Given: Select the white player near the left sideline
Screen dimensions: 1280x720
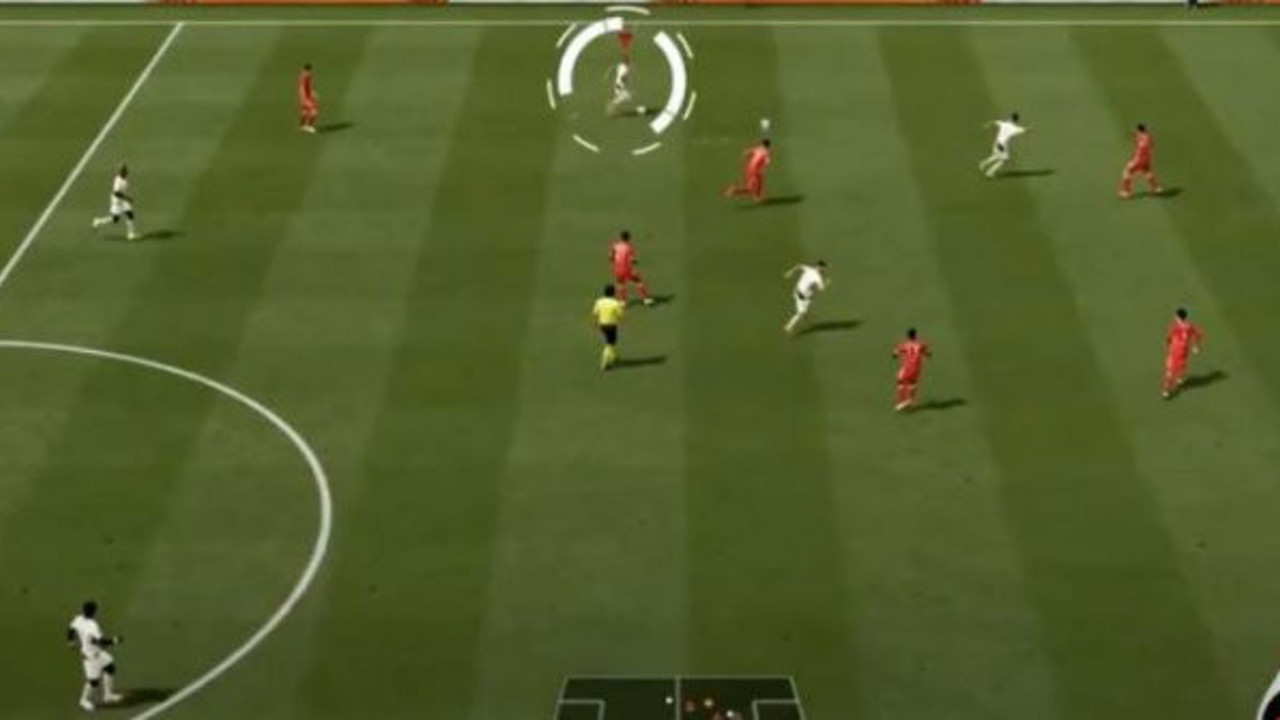Looking at the screenshot, I should [x=120, y=200].
